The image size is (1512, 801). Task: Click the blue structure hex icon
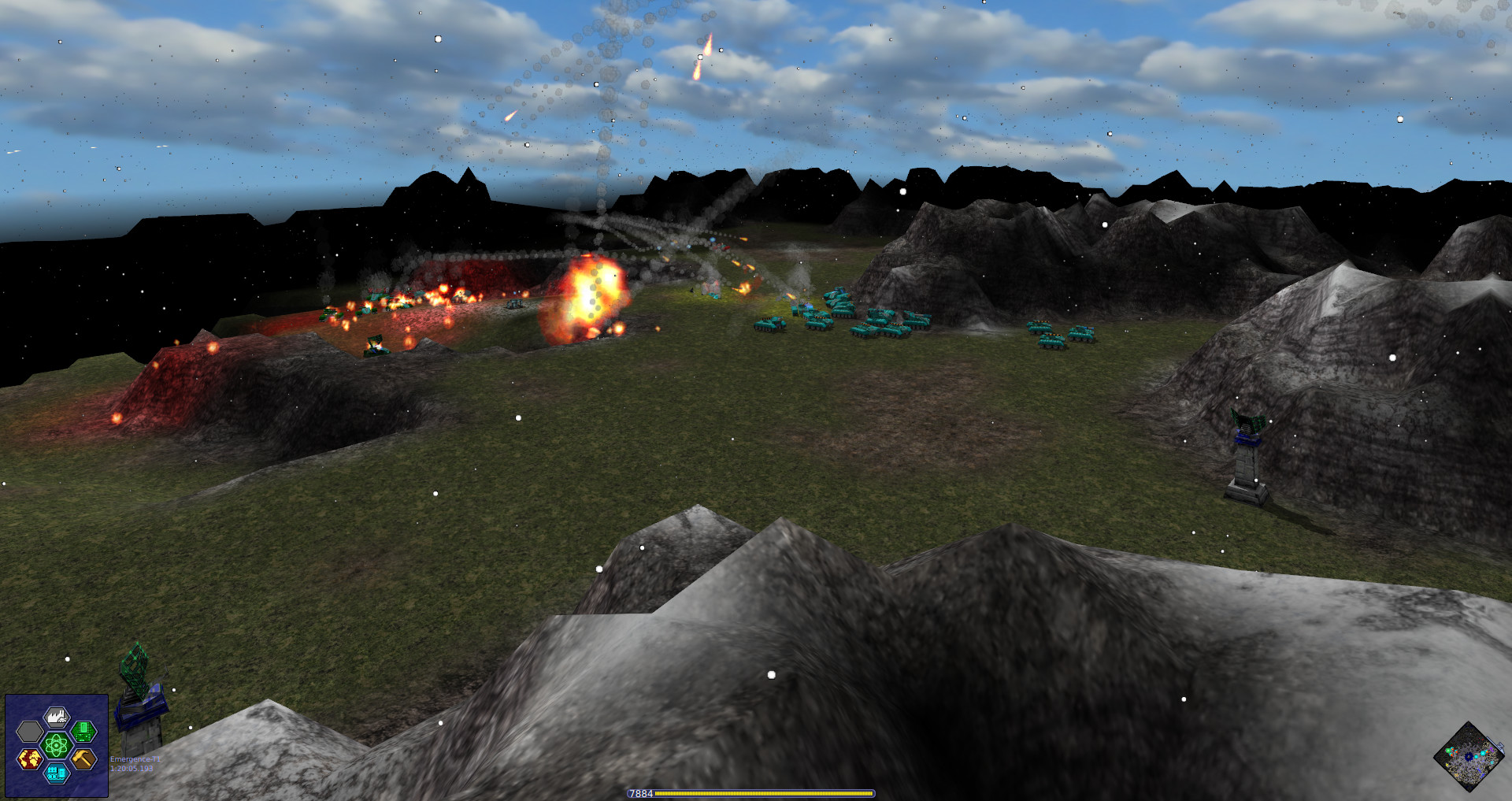pyautogui.click(x=55, y=775)
